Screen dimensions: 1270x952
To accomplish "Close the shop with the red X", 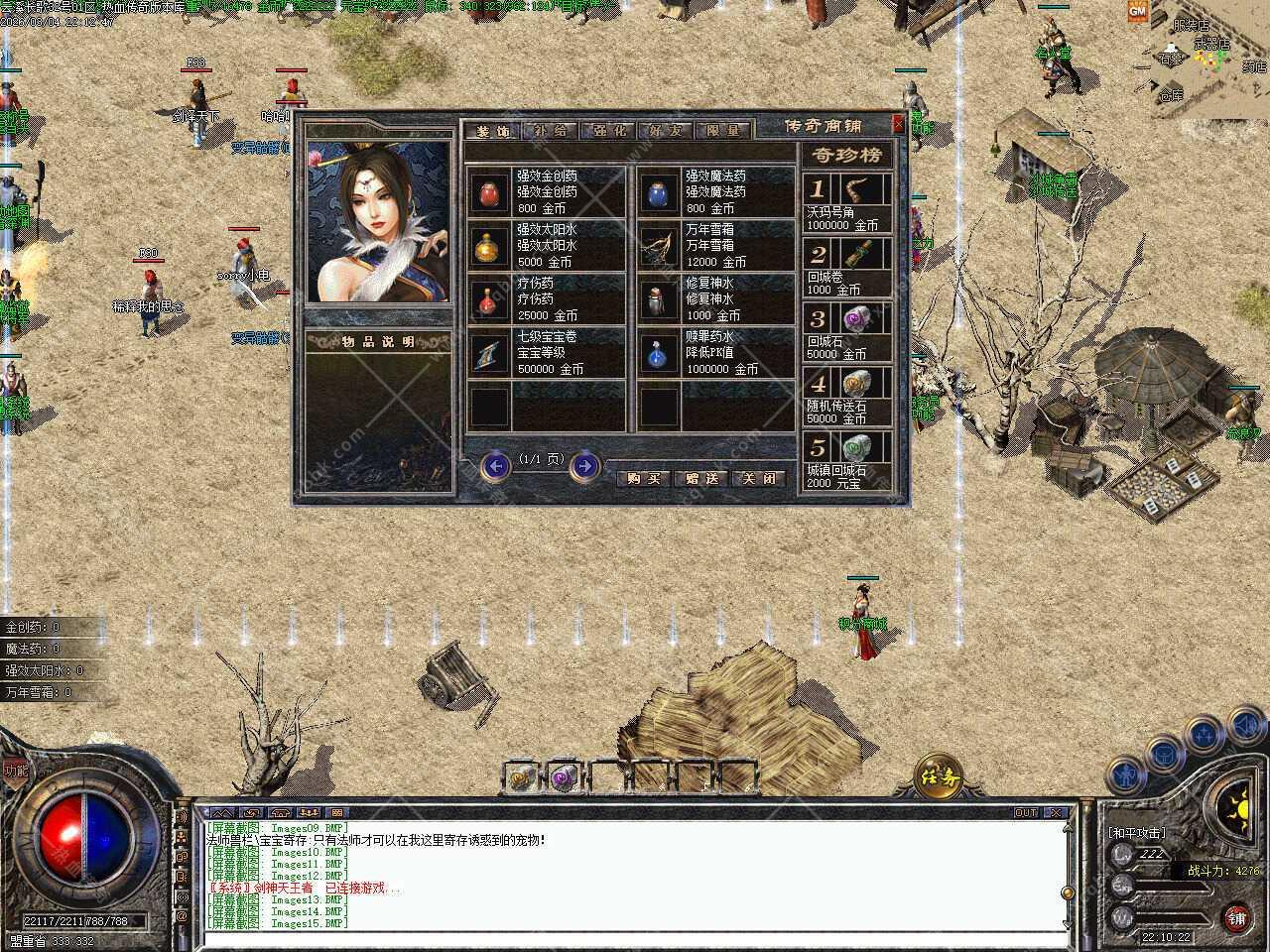I will pos(898,124).
